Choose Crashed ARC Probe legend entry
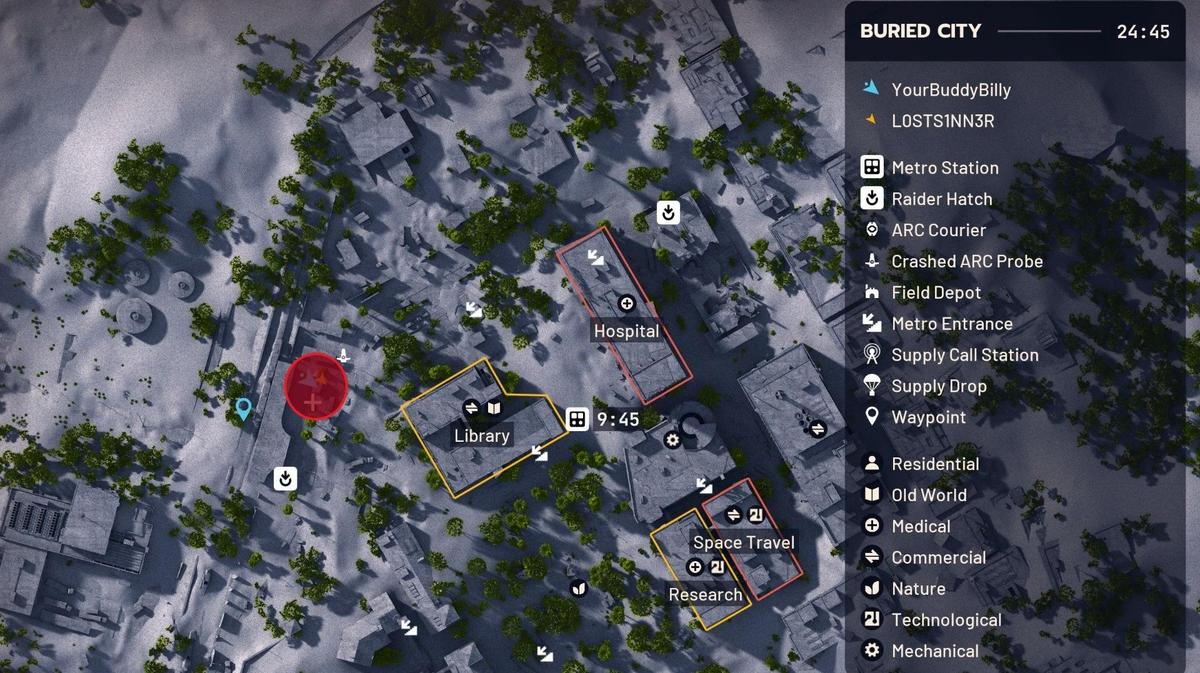 click(x=966, y=261)
